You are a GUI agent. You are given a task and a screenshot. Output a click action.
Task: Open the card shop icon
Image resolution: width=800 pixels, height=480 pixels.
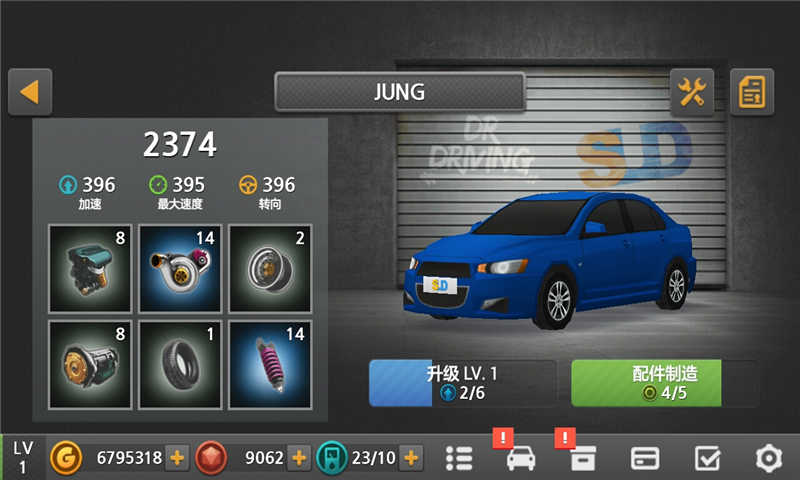[644, 458]
